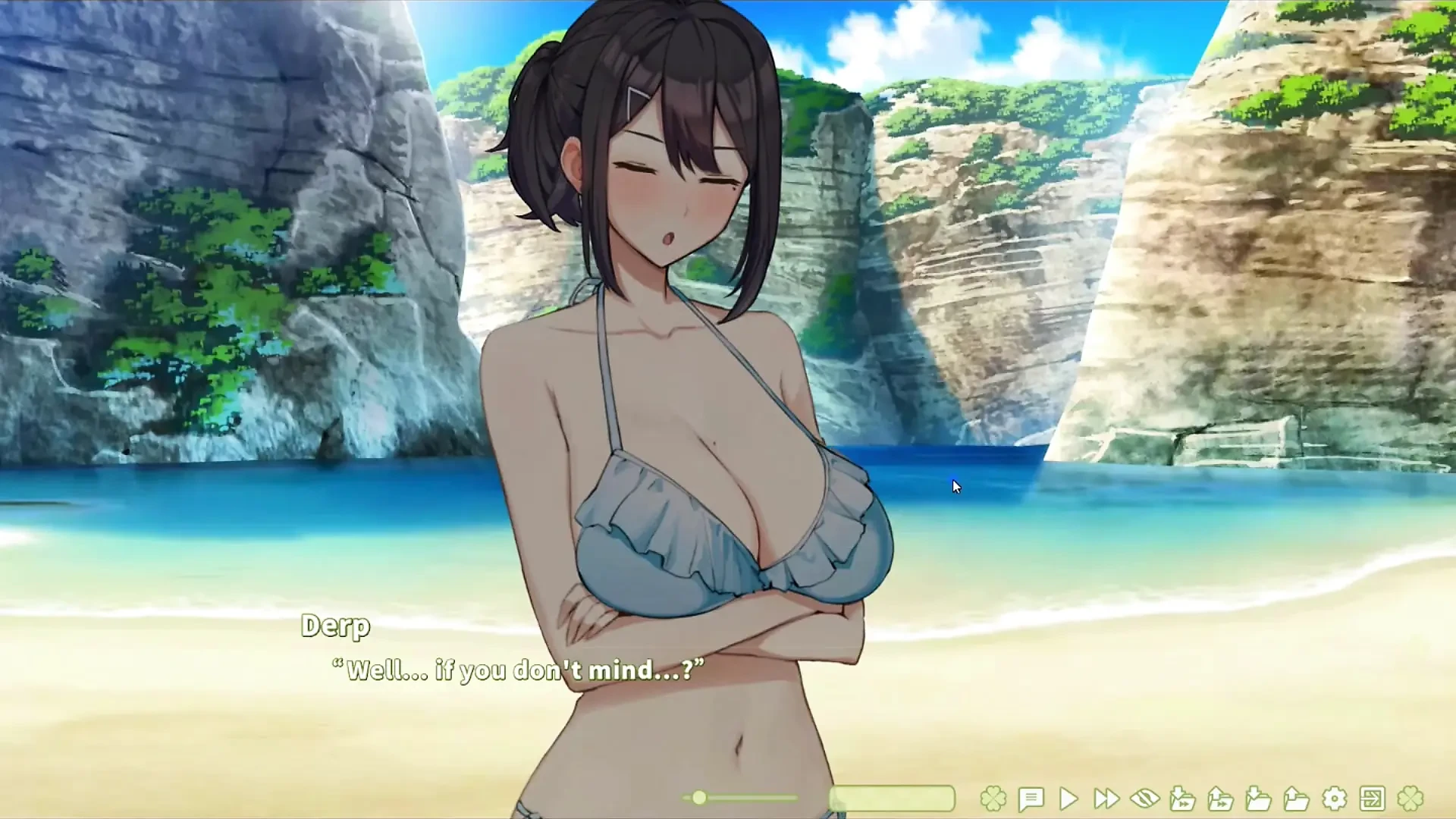Click the speech bubble backlog button
1456x819 pixels.
[x=1031, y=798]
